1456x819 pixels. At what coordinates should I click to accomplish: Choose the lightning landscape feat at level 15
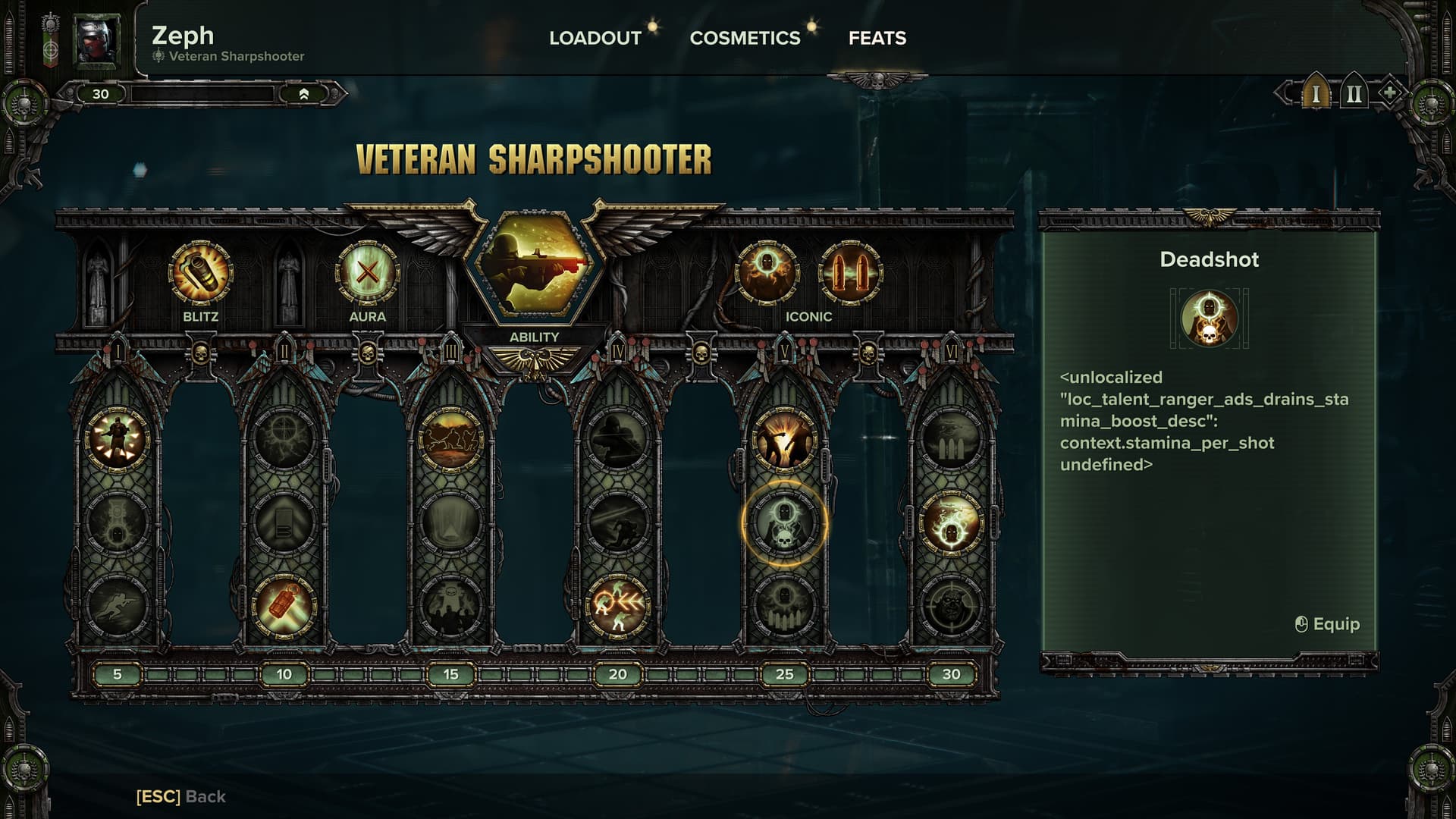point(450,440)
